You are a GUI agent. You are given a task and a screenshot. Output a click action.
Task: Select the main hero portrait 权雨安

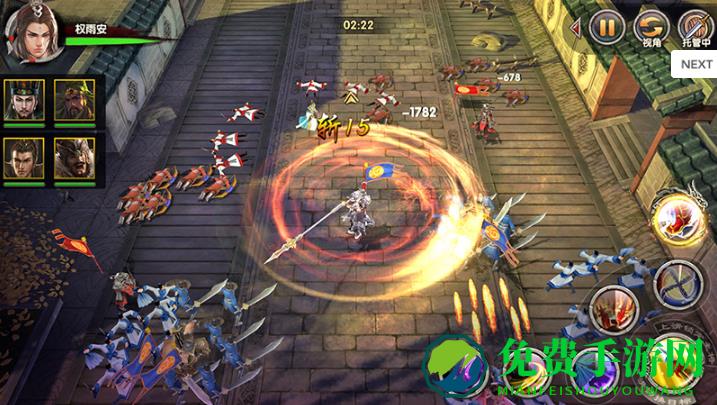click(31, 35)
